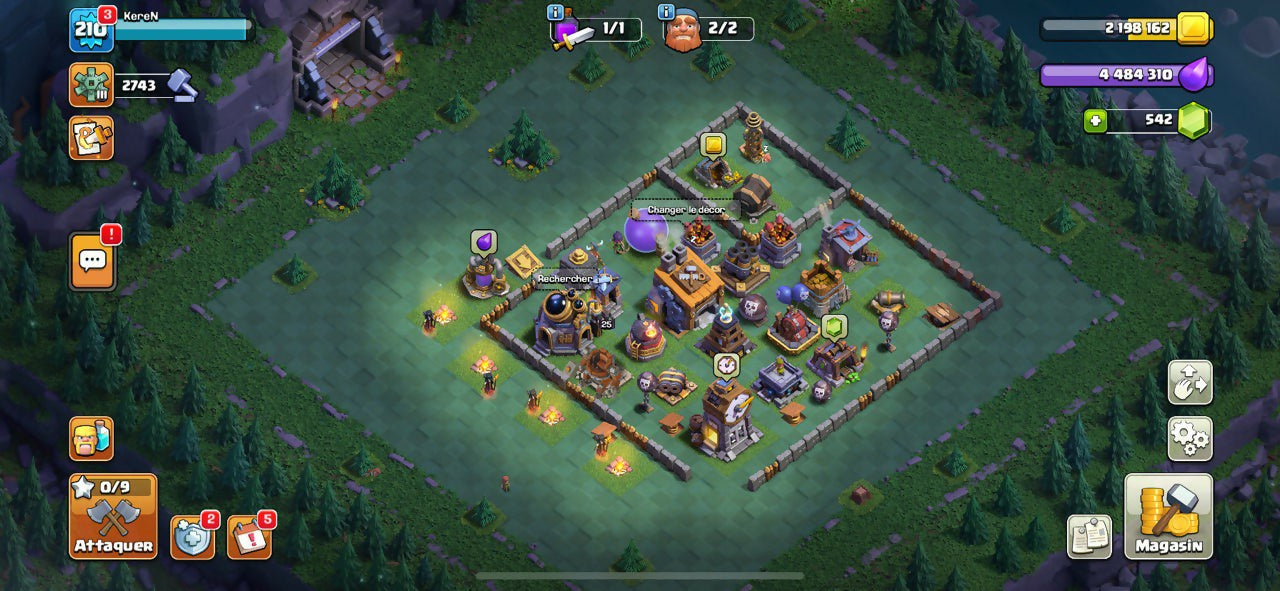Open the shield icon with 2 notifications
Viewport: 1280px width, 591px height.
192,538
